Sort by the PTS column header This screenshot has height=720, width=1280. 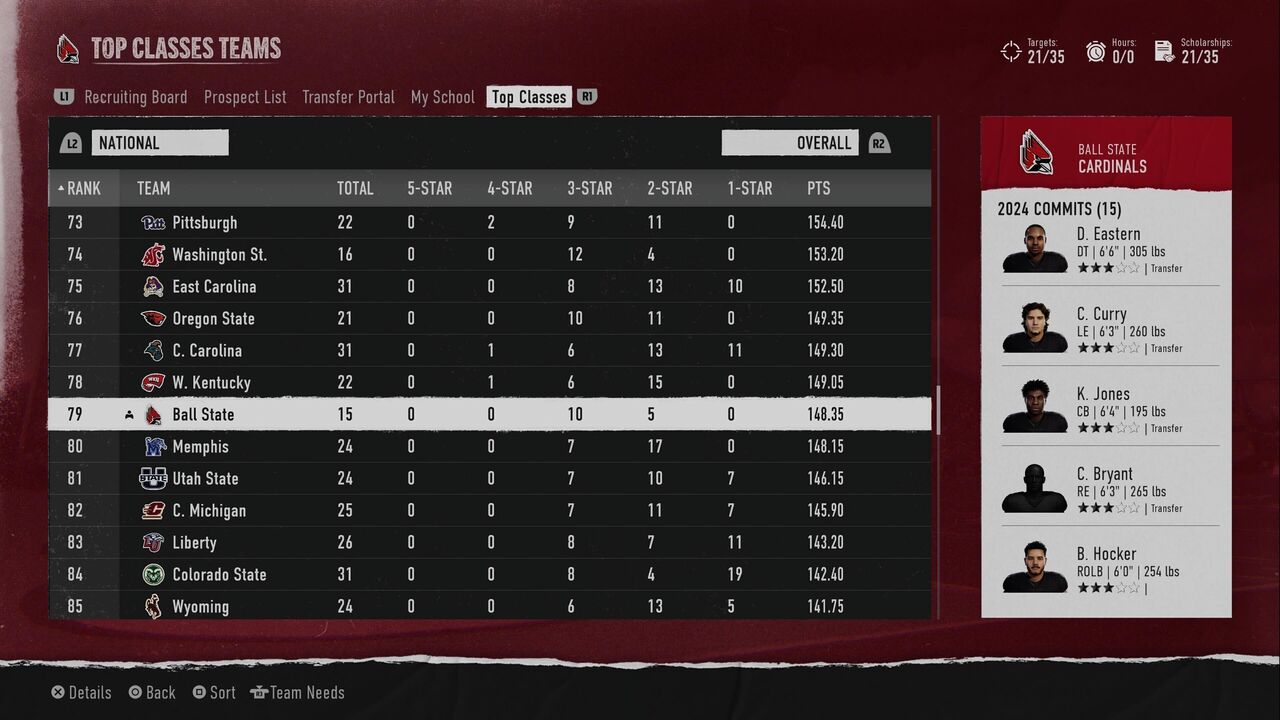(818, 188)
